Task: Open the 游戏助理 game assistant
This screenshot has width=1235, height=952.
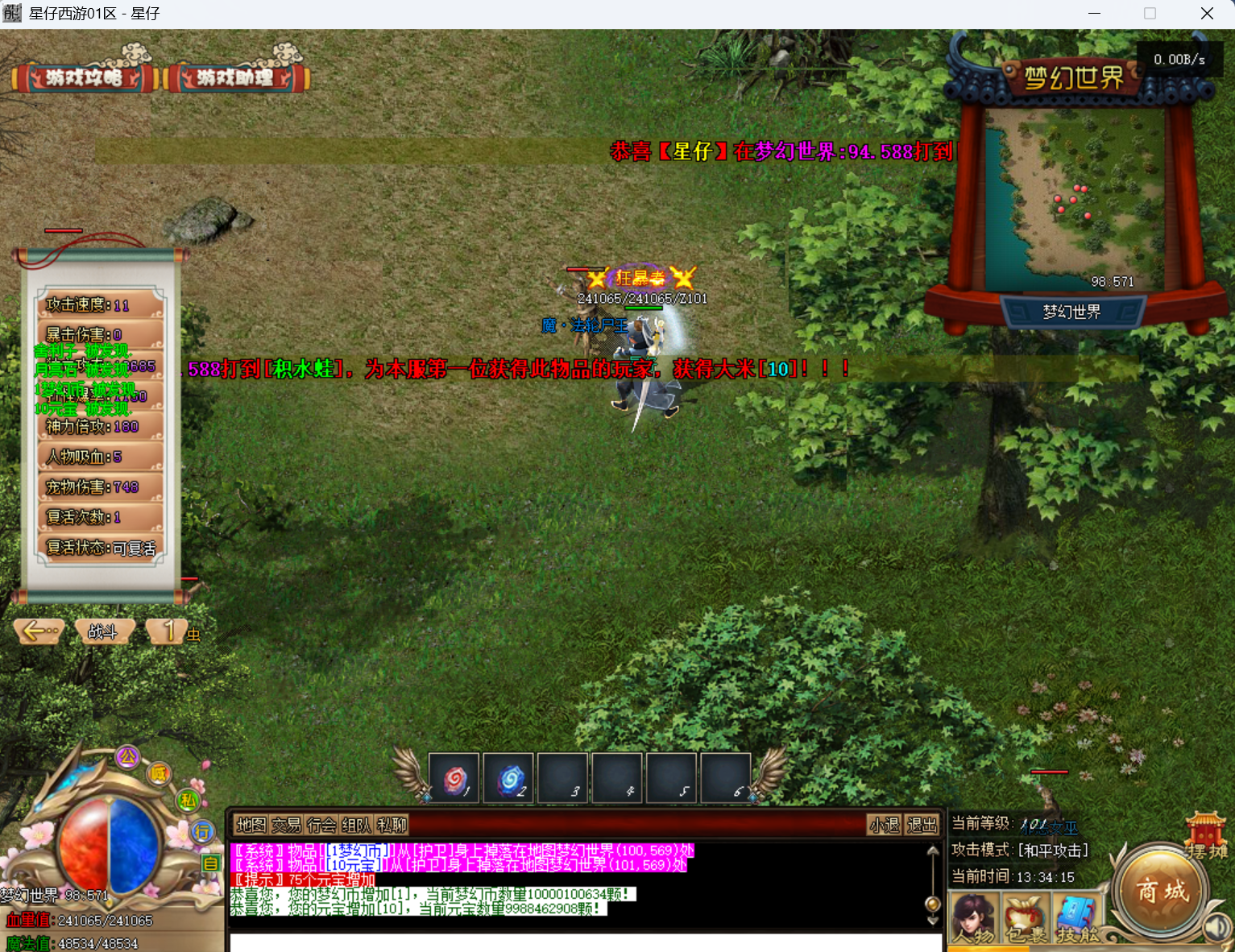Action: point(235,77)
